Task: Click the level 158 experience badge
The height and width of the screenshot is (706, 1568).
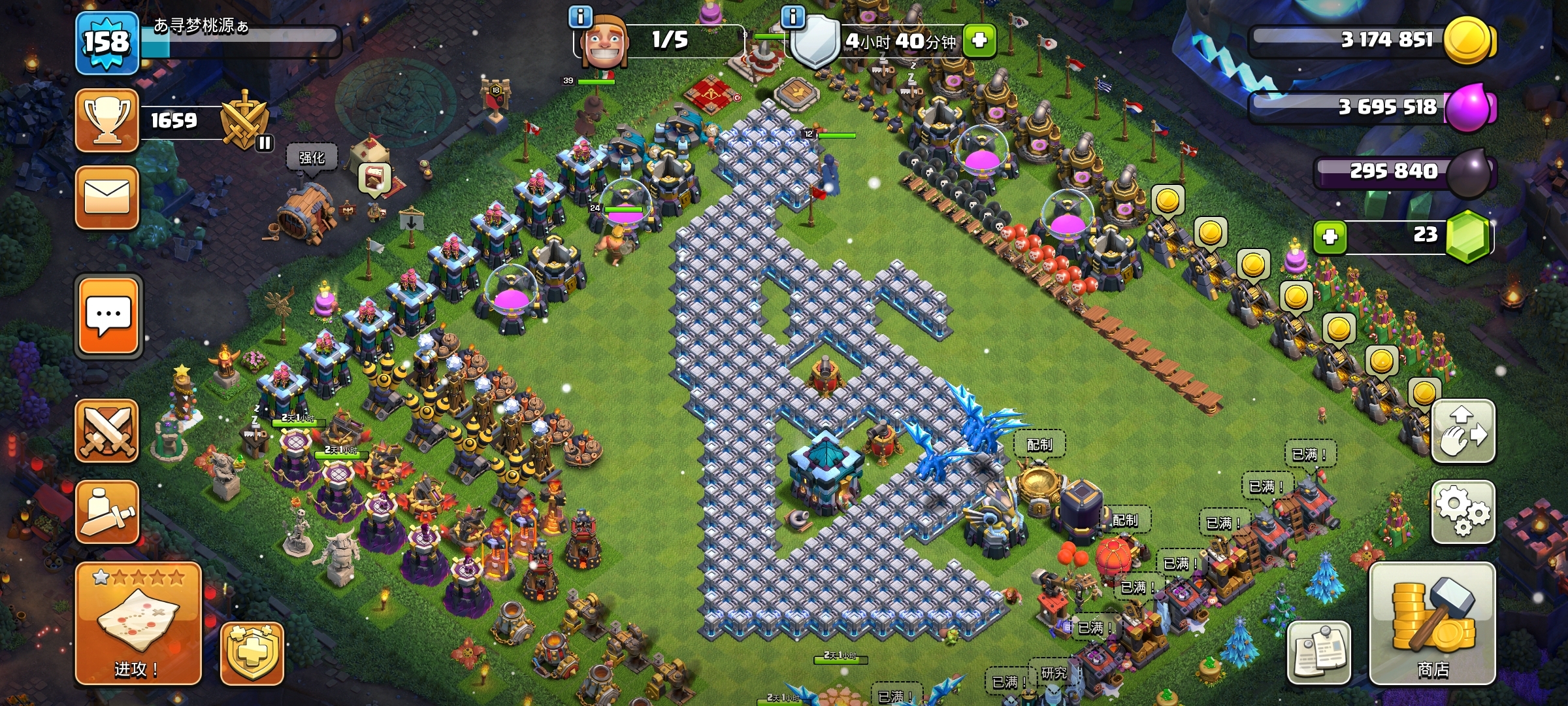Action: click(106, 43)
